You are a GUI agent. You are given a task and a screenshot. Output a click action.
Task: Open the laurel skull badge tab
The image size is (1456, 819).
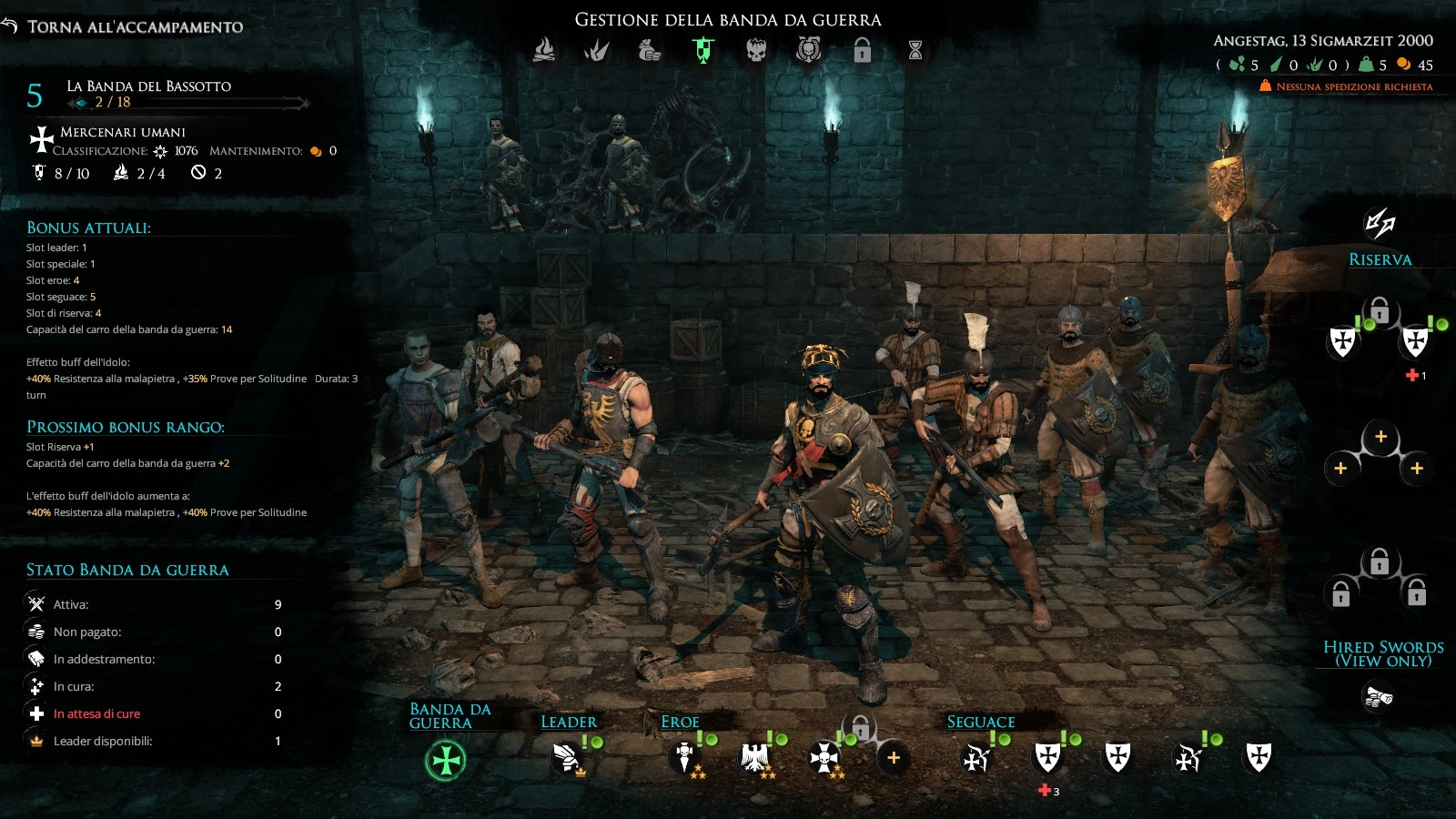coord(808,50)
